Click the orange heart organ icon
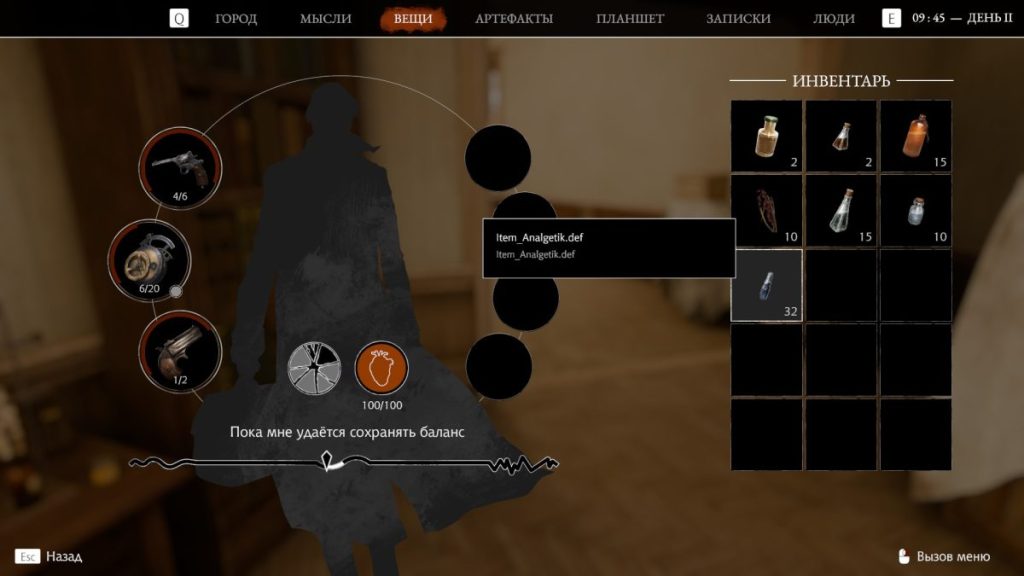This screenshot has width=1024, height=576. point(382,367)
